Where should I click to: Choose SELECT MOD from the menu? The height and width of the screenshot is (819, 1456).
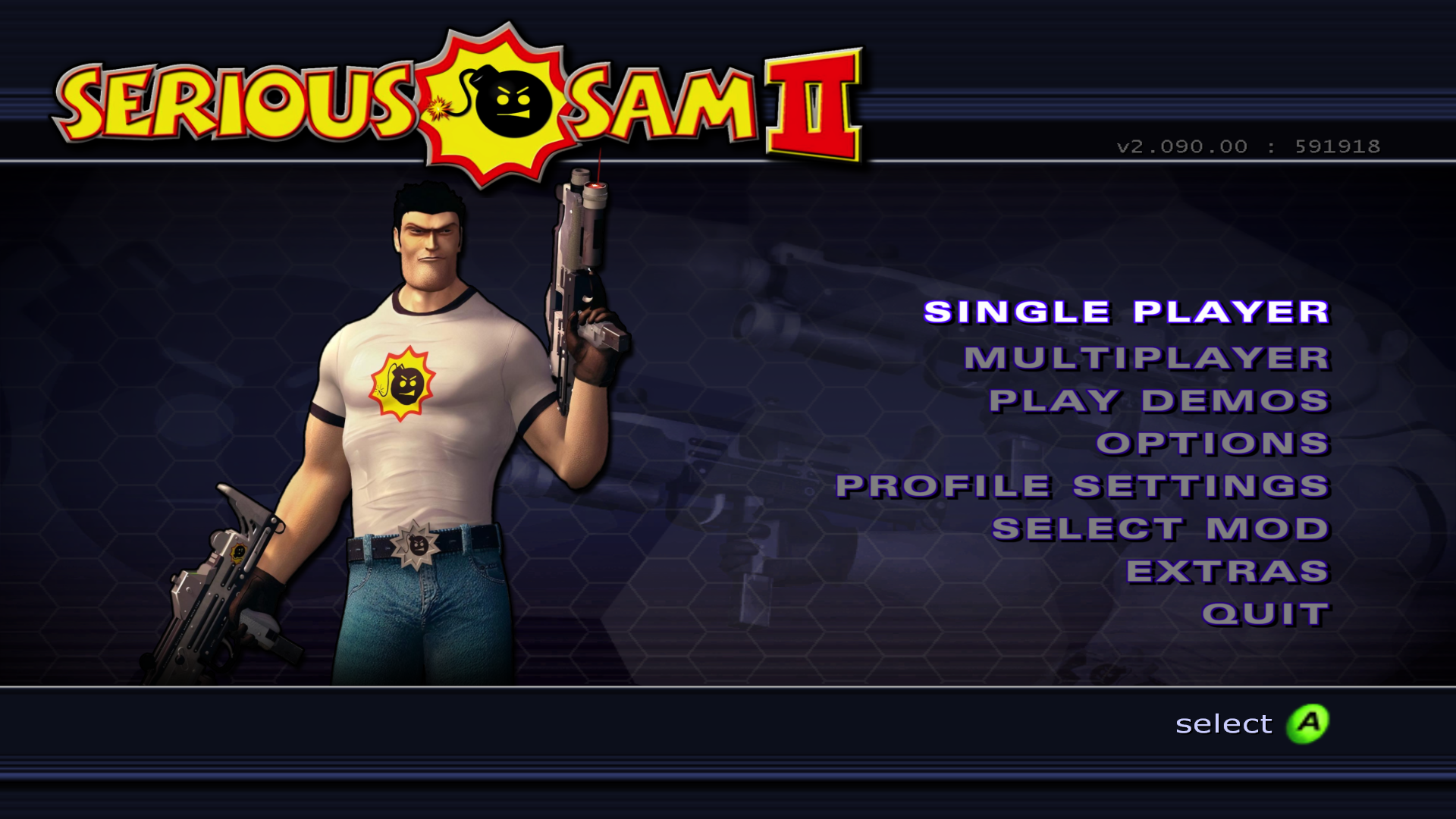(x=1160, y=527)
